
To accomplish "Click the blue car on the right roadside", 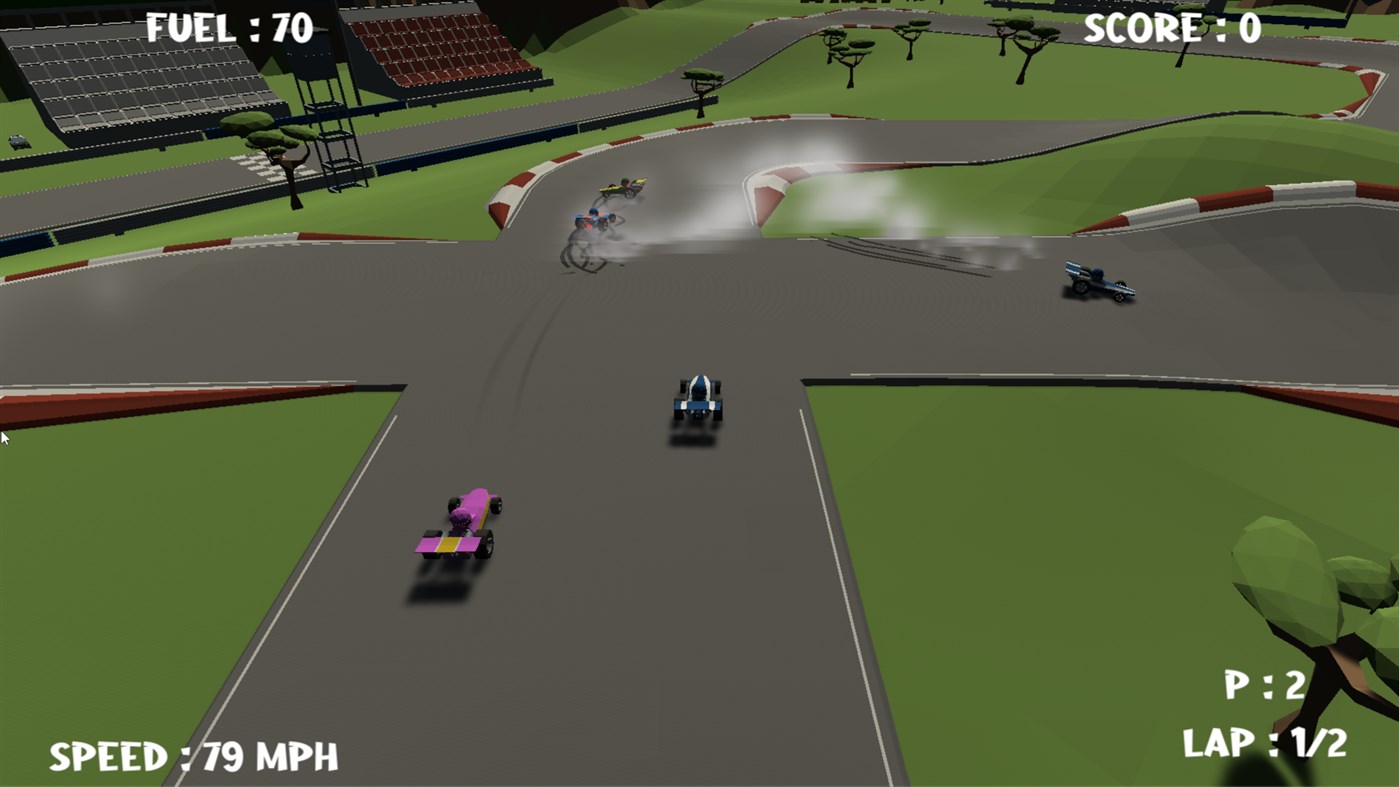I will pos(1097,283).
